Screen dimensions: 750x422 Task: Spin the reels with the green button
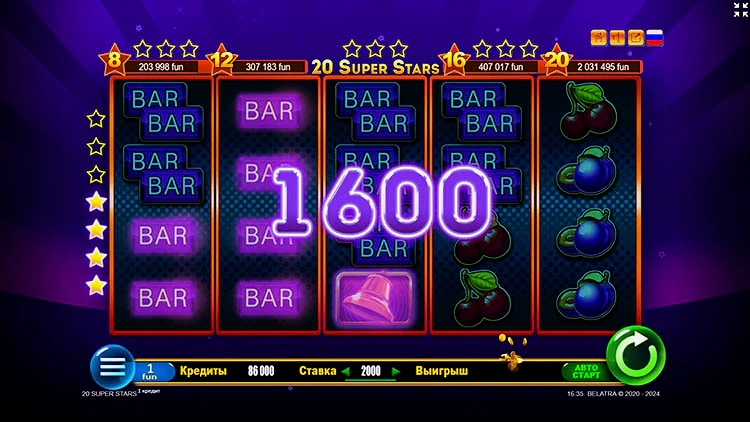(635, 356)
